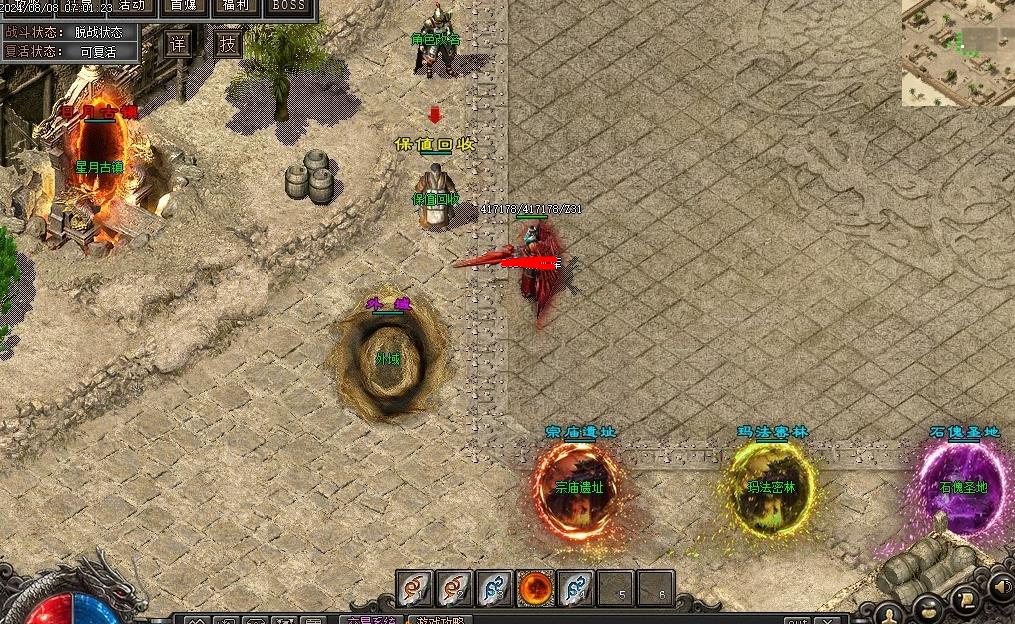This screenshot has width=1015, height=624.
Task: Click the out button
Action: pos(797,620)
